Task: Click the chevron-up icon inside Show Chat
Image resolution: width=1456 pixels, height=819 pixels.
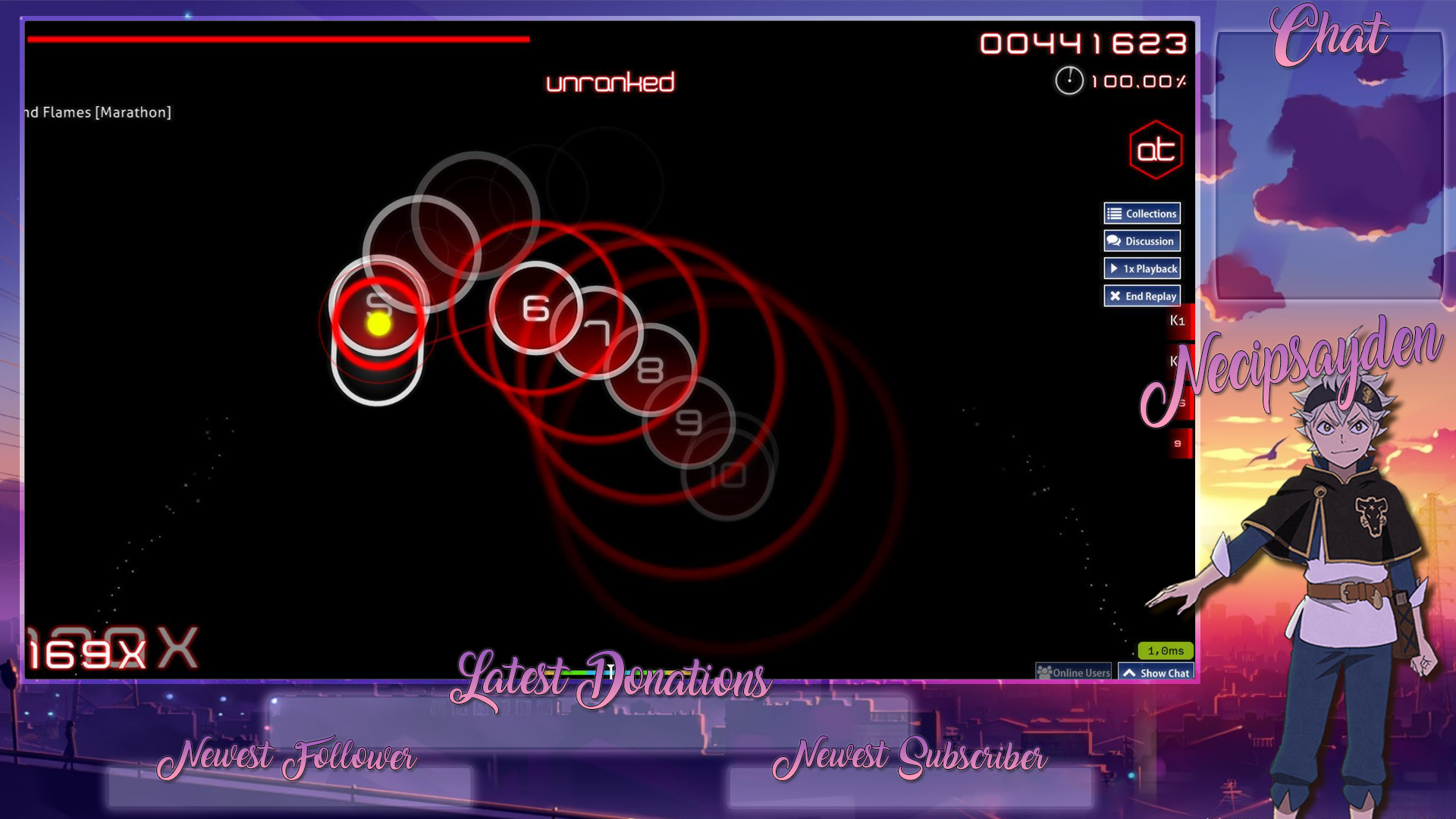Action: 1131,672
